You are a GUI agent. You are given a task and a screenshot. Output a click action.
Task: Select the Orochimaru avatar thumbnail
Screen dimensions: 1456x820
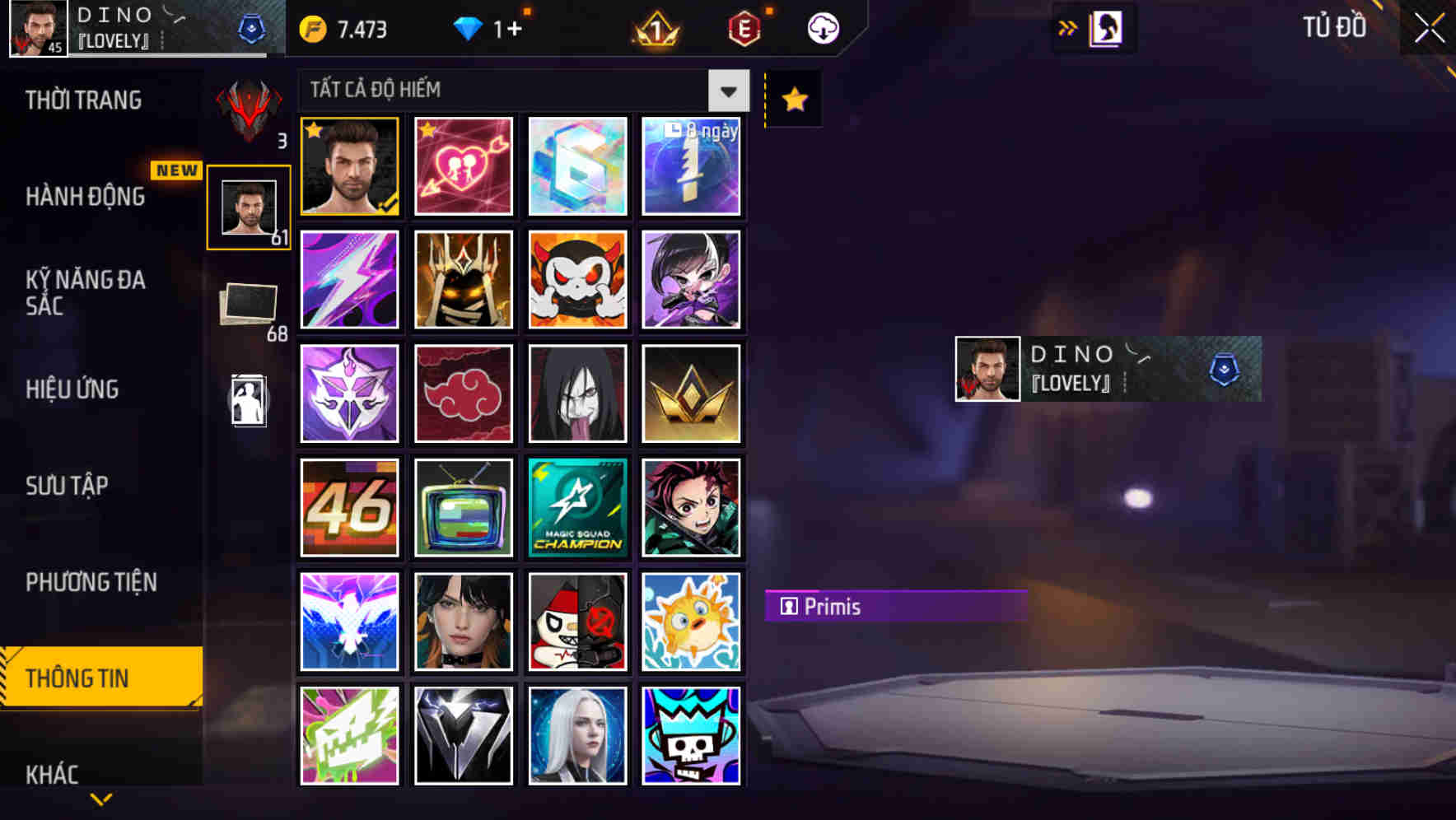(x=577, y=394)
